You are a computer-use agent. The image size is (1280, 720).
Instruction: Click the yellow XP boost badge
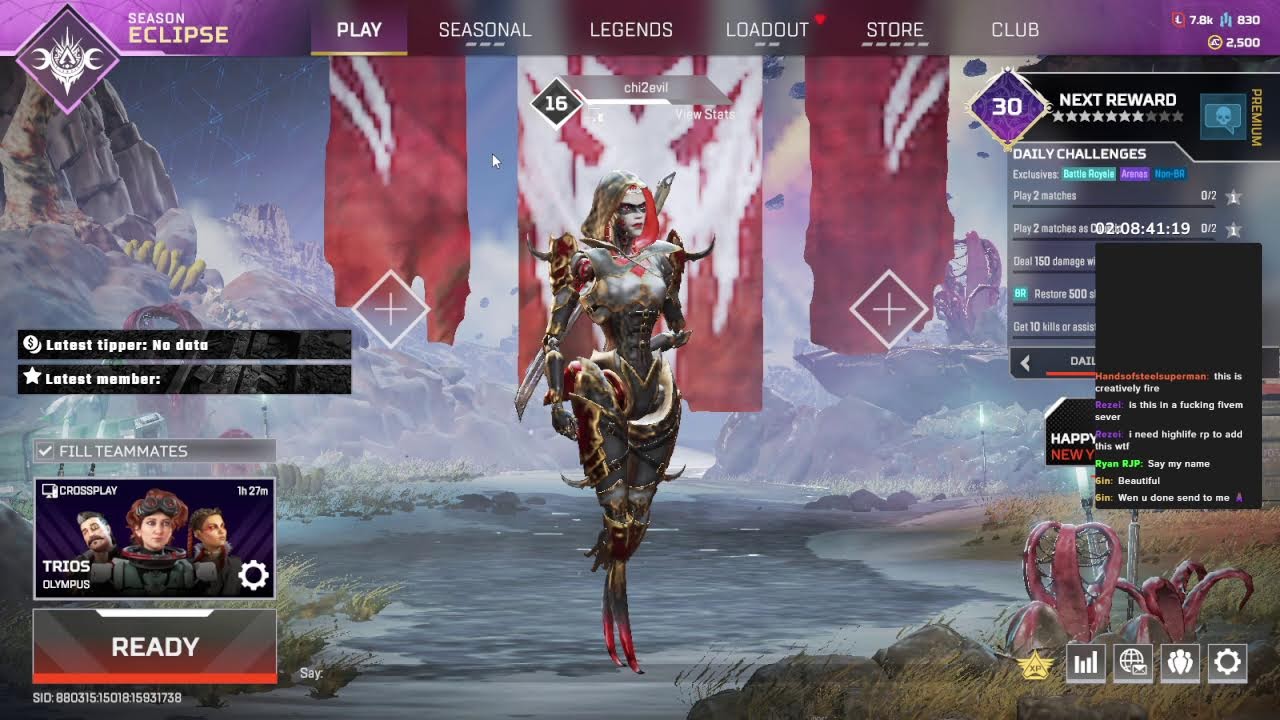point(1032,663)
